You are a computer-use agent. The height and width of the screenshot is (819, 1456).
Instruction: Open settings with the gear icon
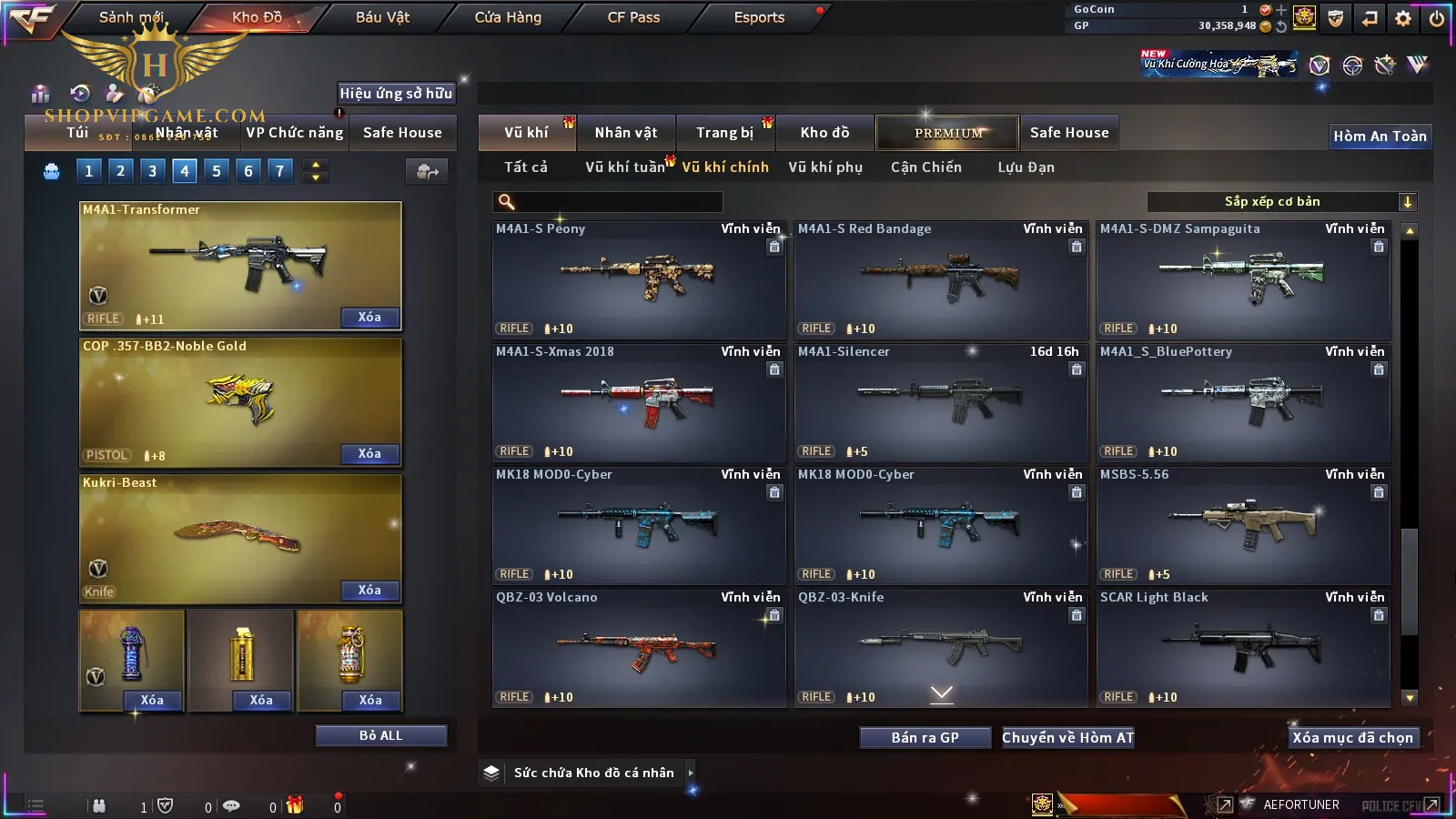[x=1403, y=18]
